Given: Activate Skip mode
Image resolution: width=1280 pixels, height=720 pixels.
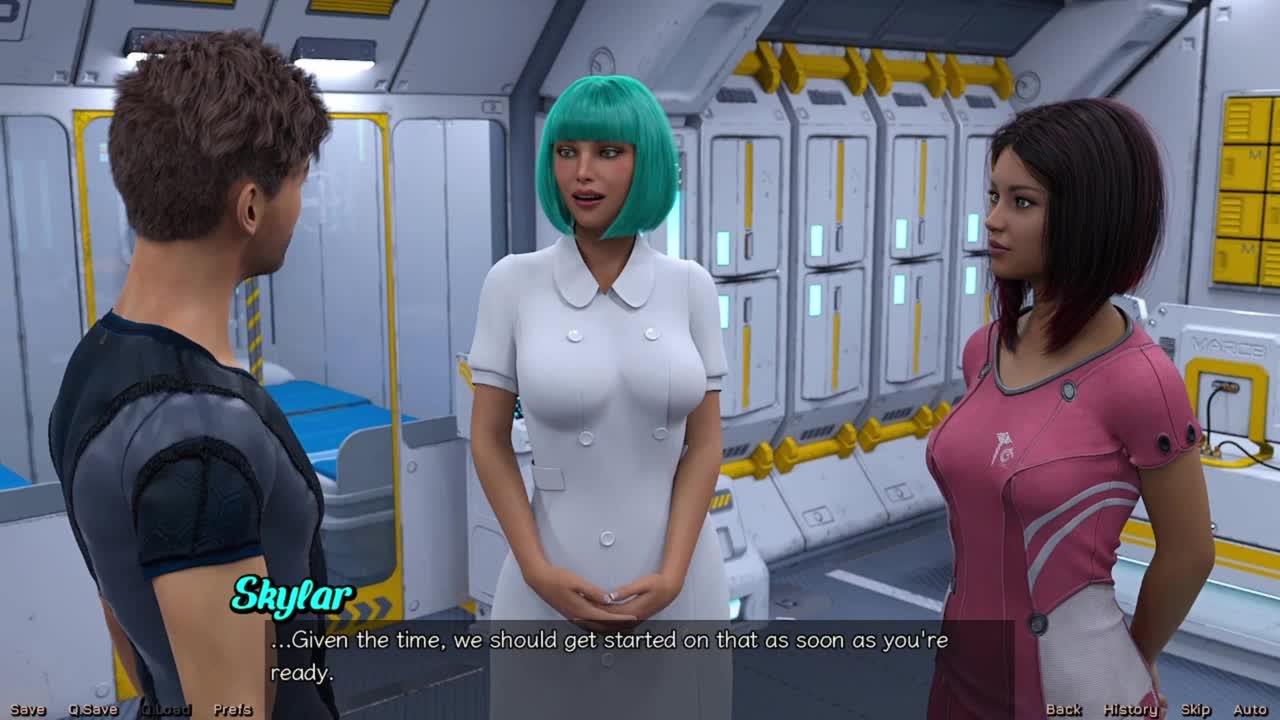Looking at the screenshot, I should pyautogui.click(x=1195, y=709).
